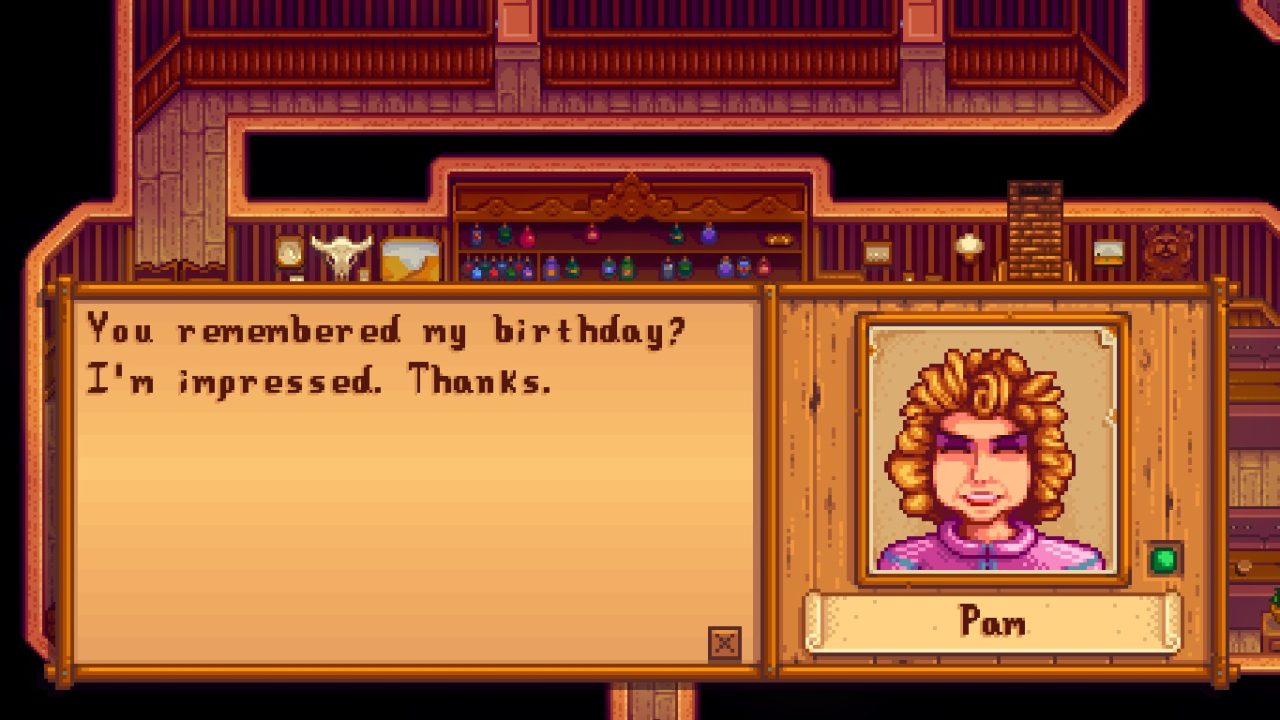
Task: Click the bread loaf on the top shelf
Action: click(x=778, y=239)
